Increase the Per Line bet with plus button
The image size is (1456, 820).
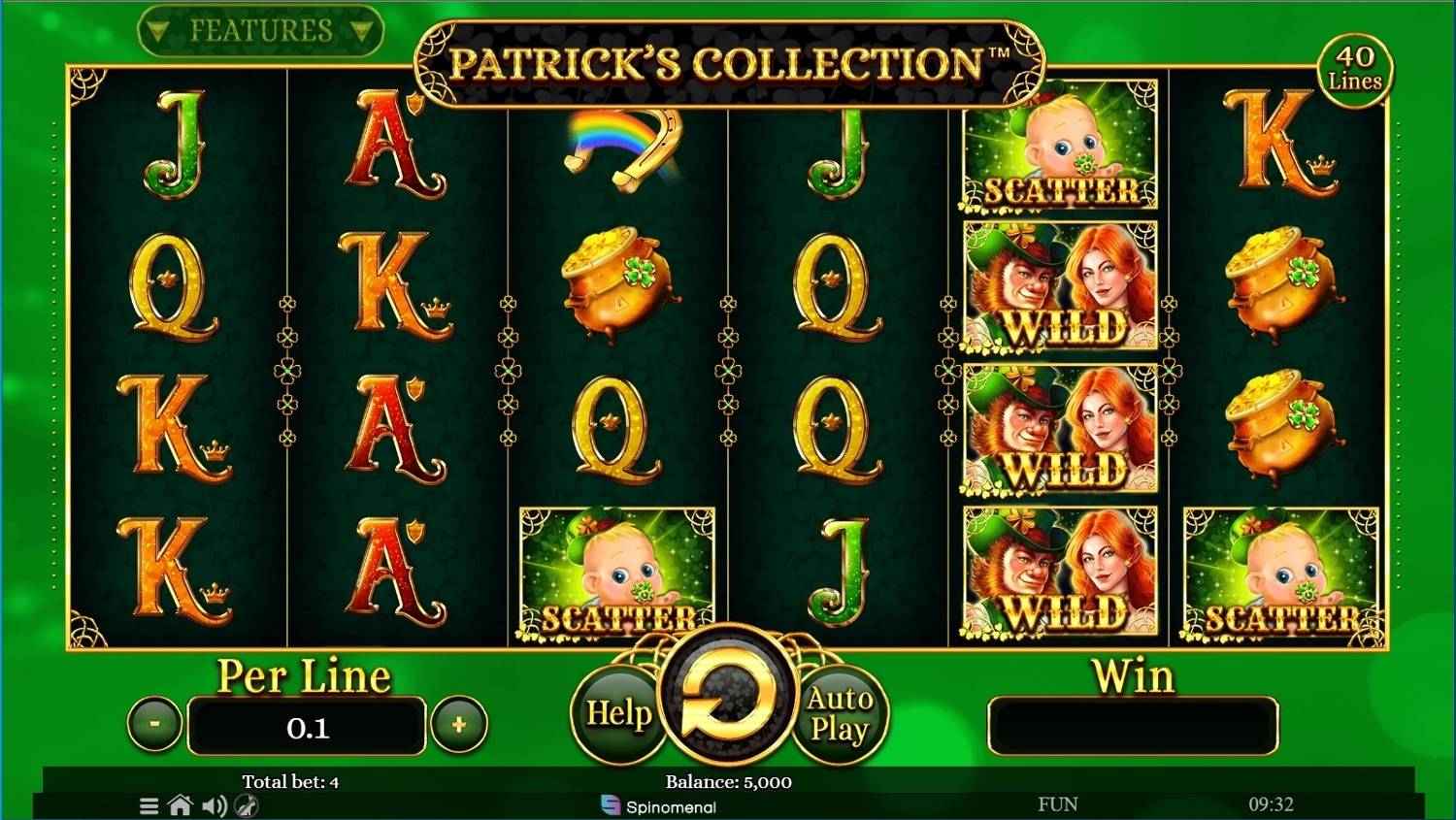tap(460, 724)
